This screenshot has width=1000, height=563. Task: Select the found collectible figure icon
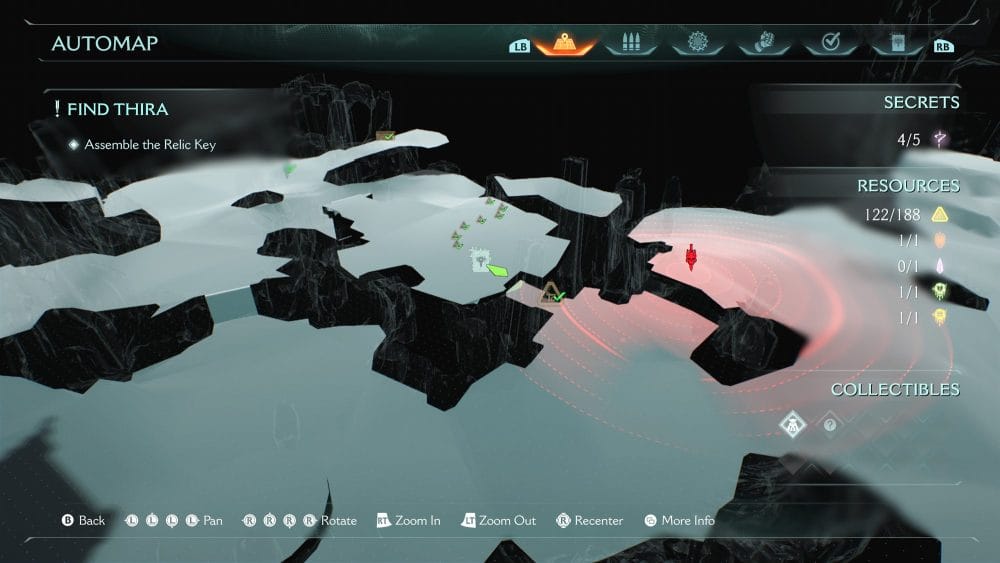tap(793, 424)
